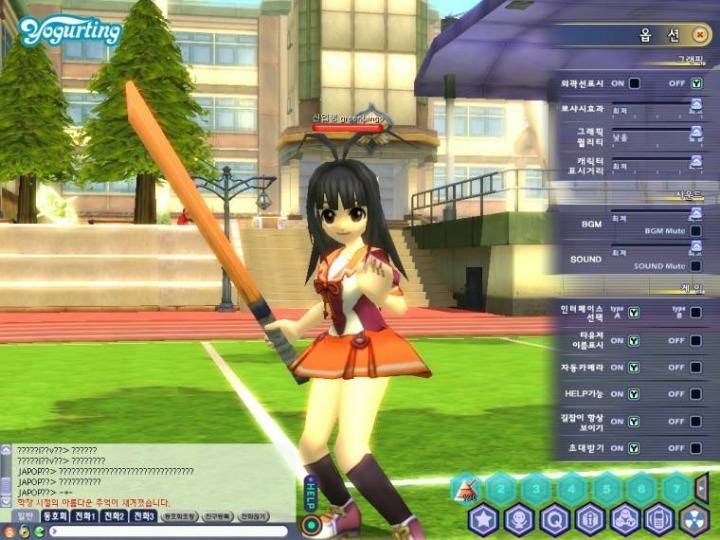
Task: Turn 타유저 이름표시 (other users' names) OFF
Action: click(696, 340)
